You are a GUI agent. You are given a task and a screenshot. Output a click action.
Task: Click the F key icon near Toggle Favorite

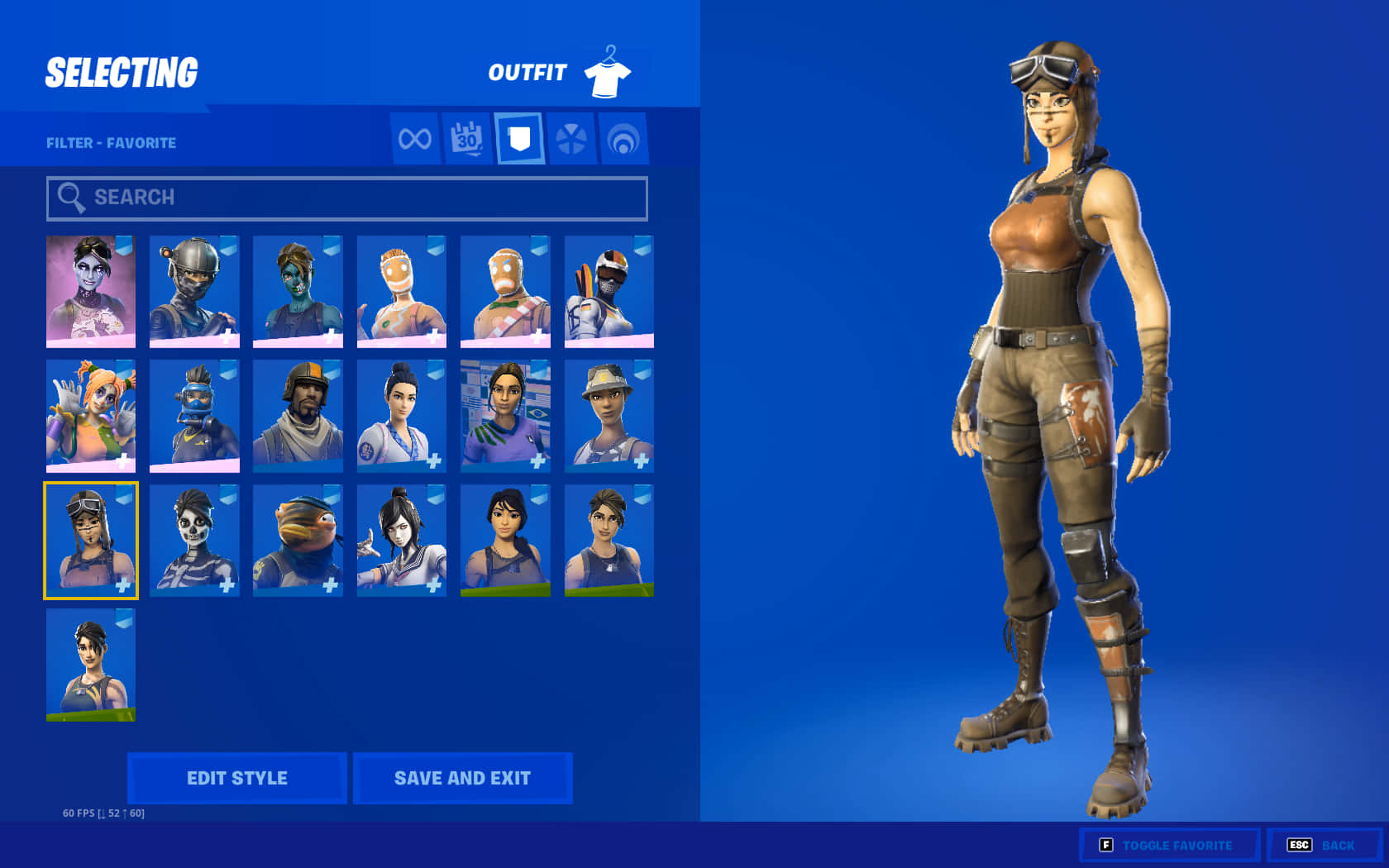pos(1105,845)
